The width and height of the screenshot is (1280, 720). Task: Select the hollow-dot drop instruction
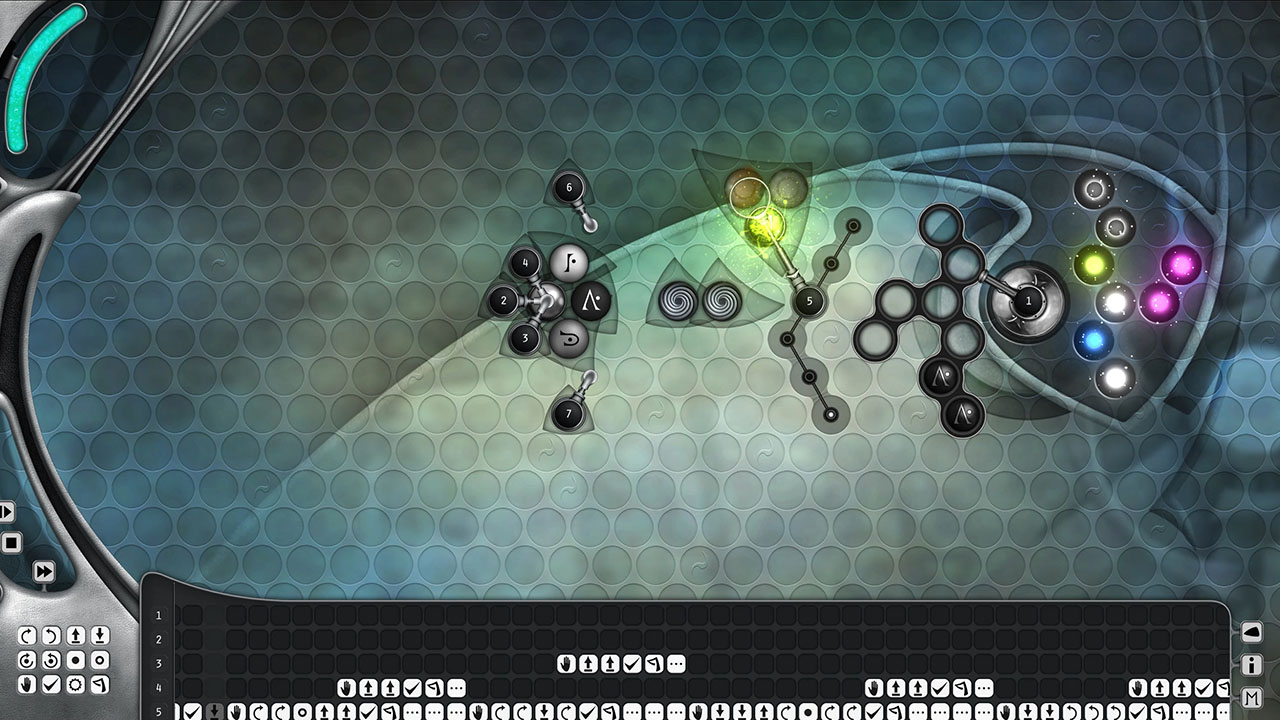click(x=100, y=660)
